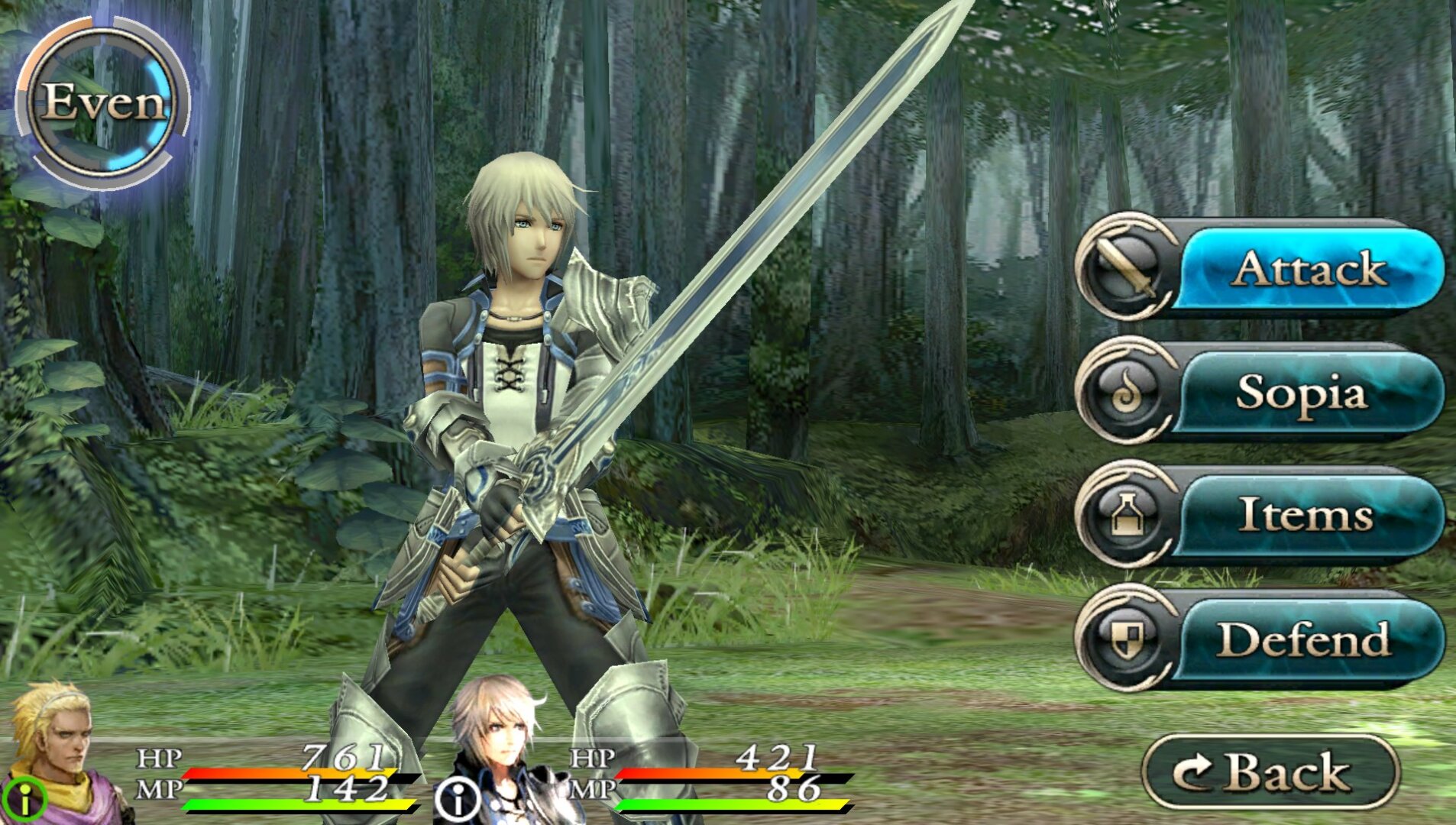The image size is (1456, 825).
Task: Show info for the silver-haired hero
Action: click(458, 801)
